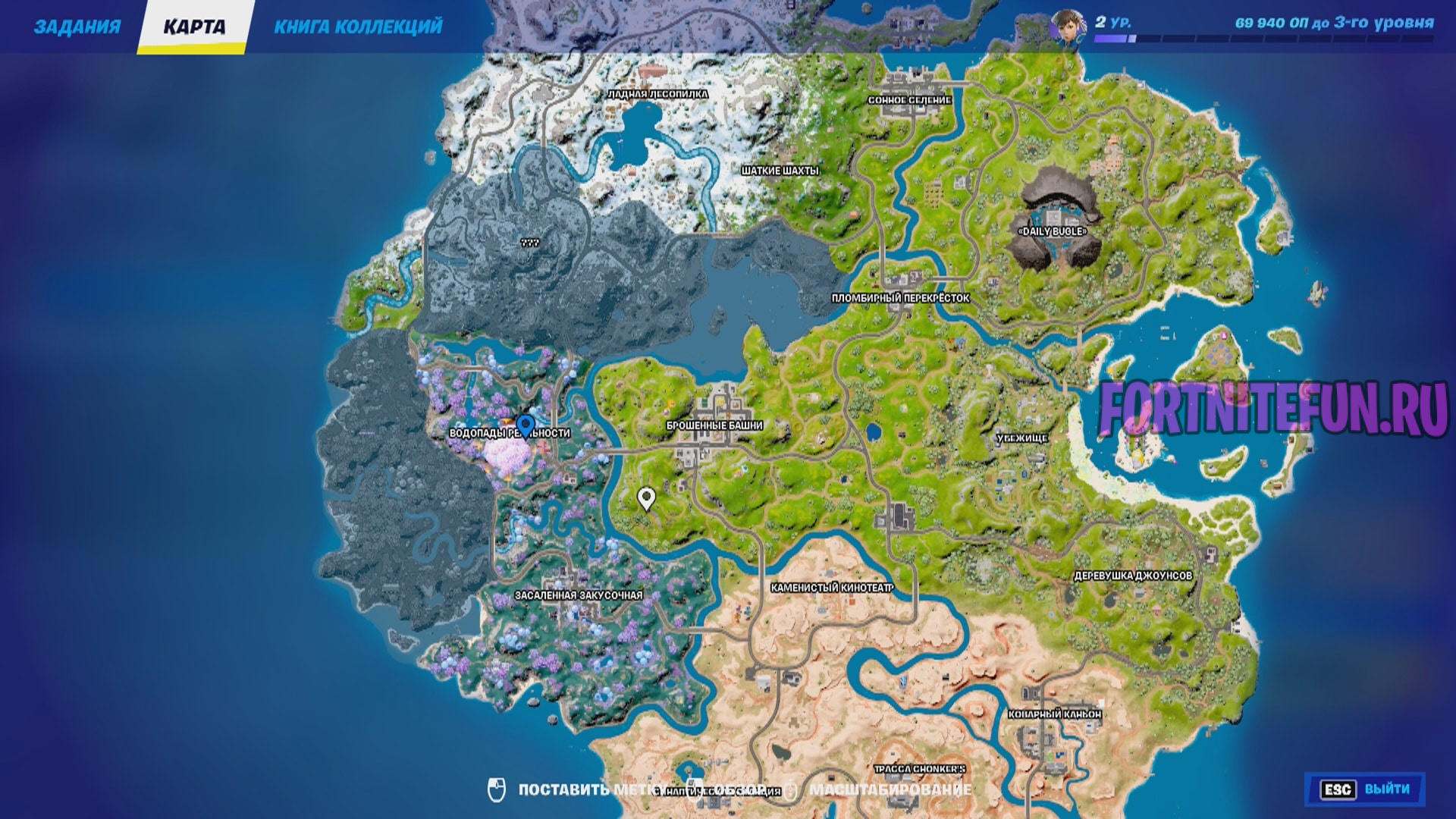Select the Daily Bugle location label
Screen dimensions: 1456x819
coord(1053,231)
